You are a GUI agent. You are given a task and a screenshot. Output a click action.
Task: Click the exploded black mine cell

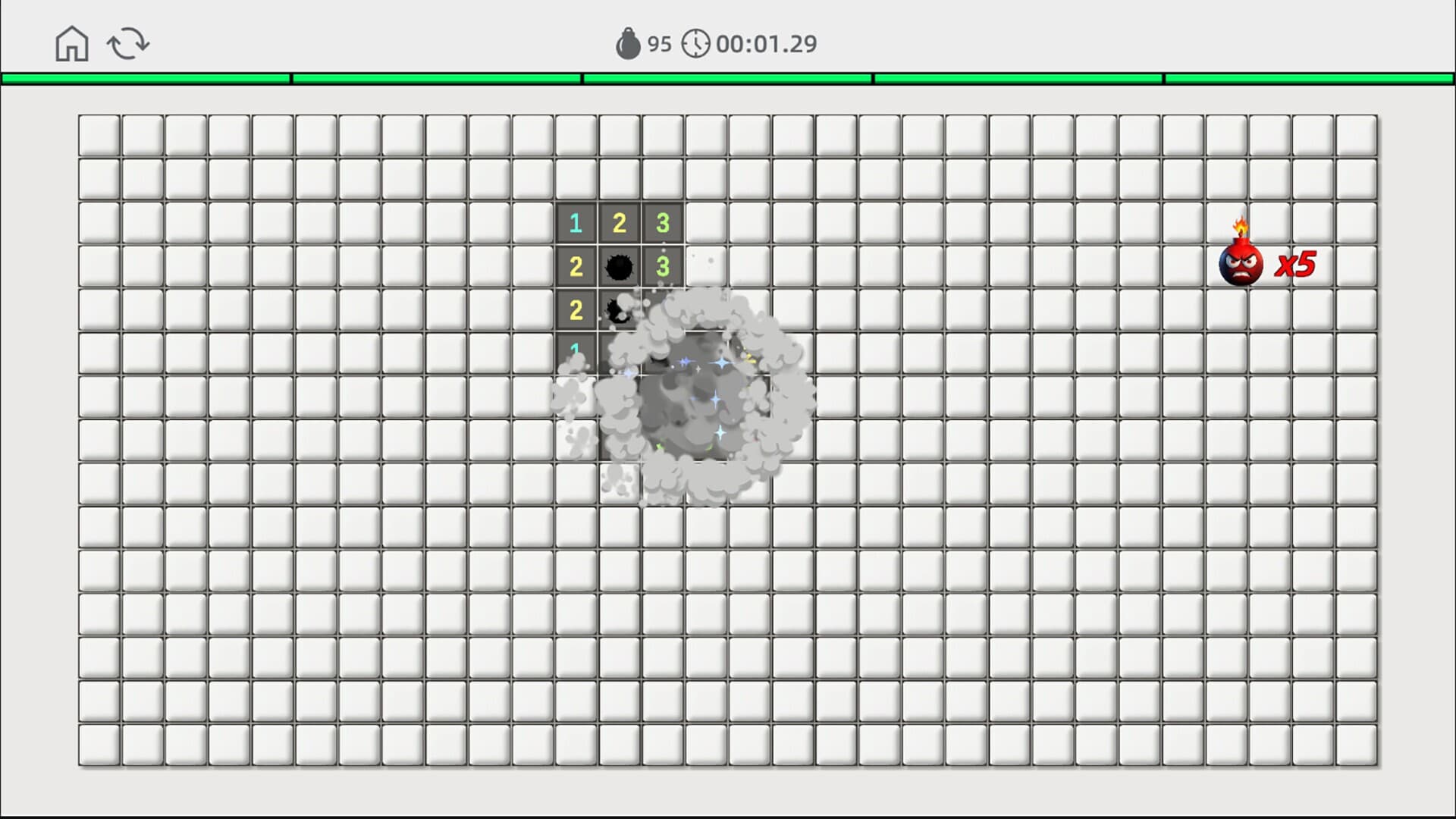[x=620, y=266]
